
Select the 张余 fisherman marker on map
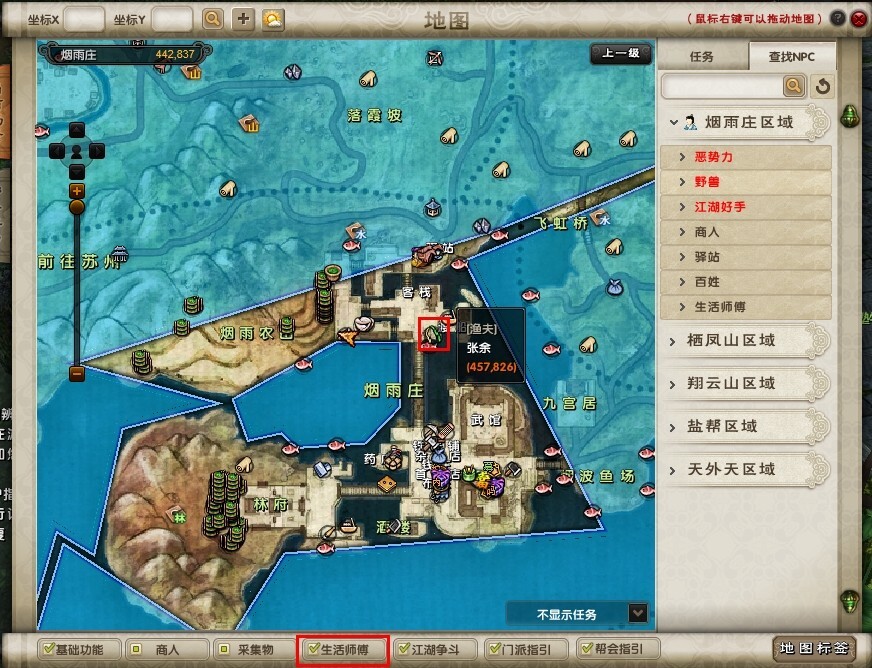tap(434, 335)
